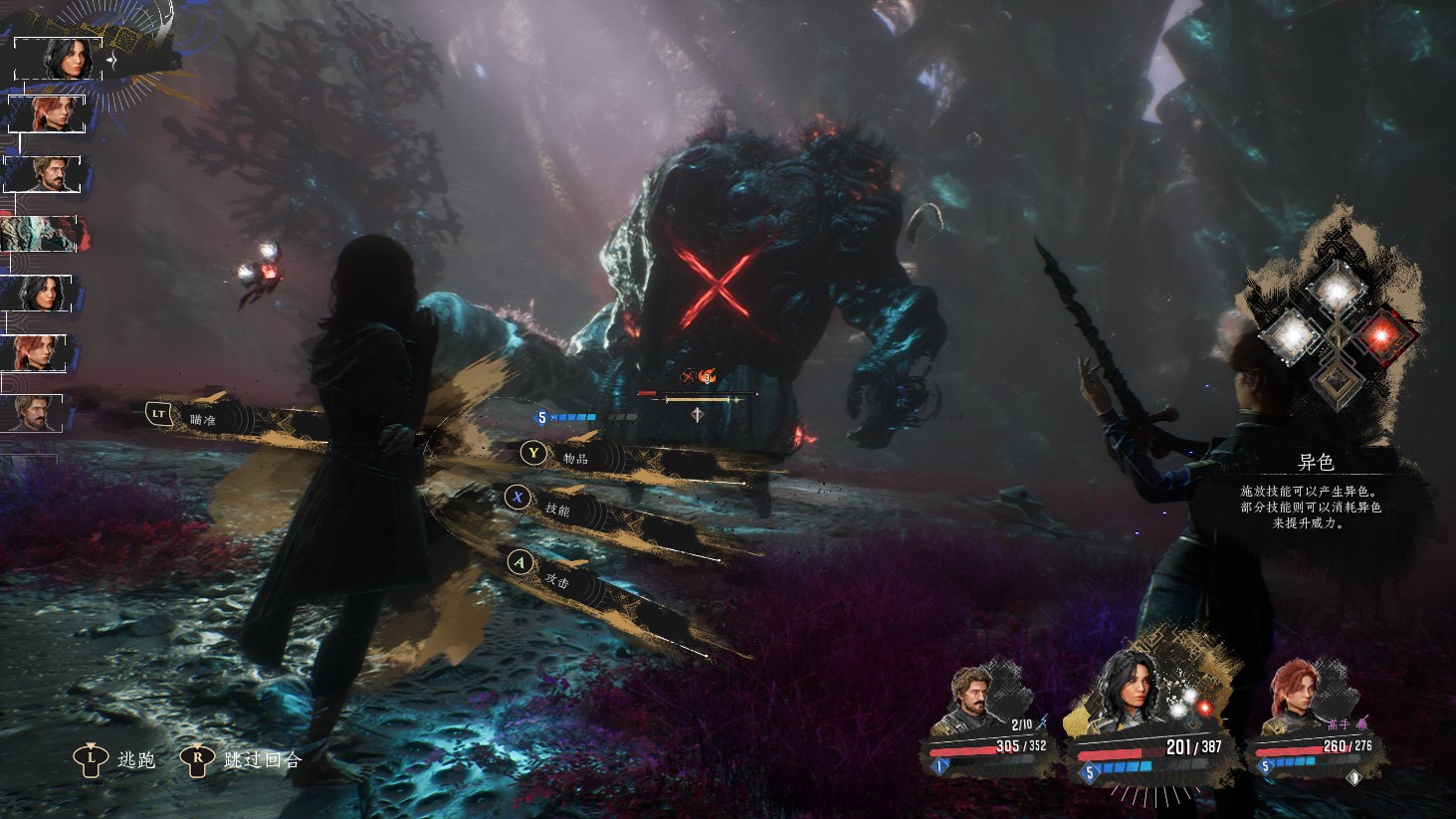Image resolution: width=1456 pixels, height=819 pixels.
Task: Open the 物品 (Items) menu
Action: point(574,458)
